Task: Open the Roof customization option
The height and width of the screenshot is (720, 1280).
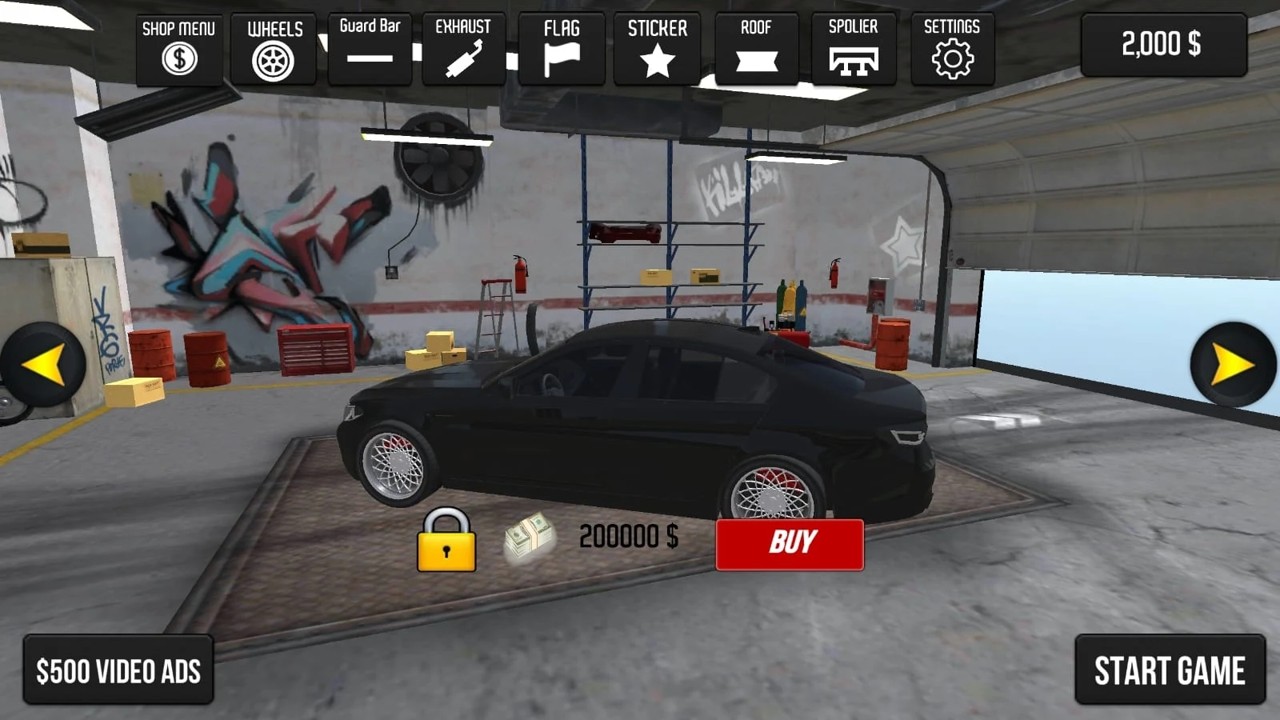Action: (x=755, y=57)
